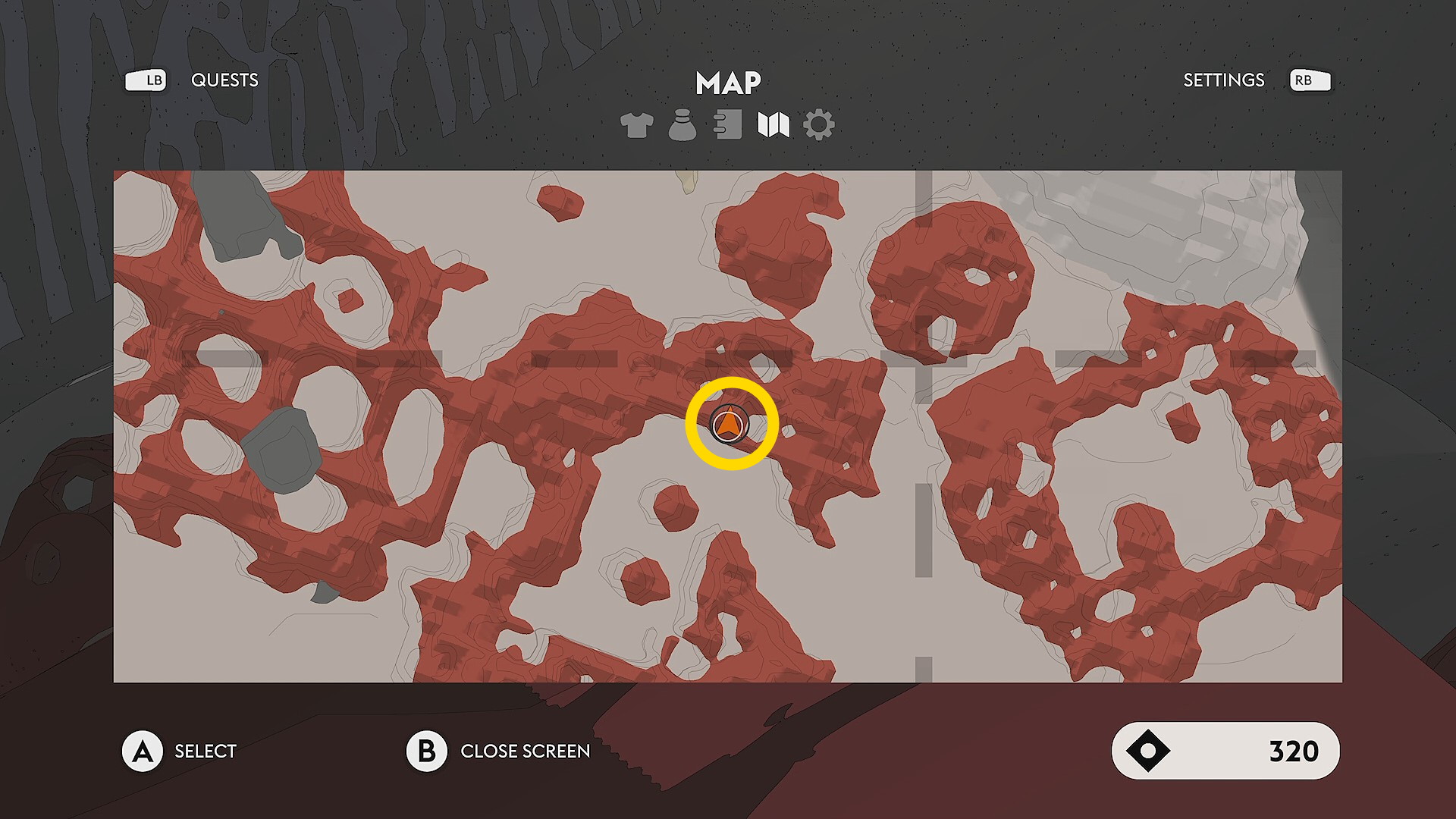This screenshot has width=1456, height=819.
Task: Open the pouch inventory tab
Action: pos(682,125)
